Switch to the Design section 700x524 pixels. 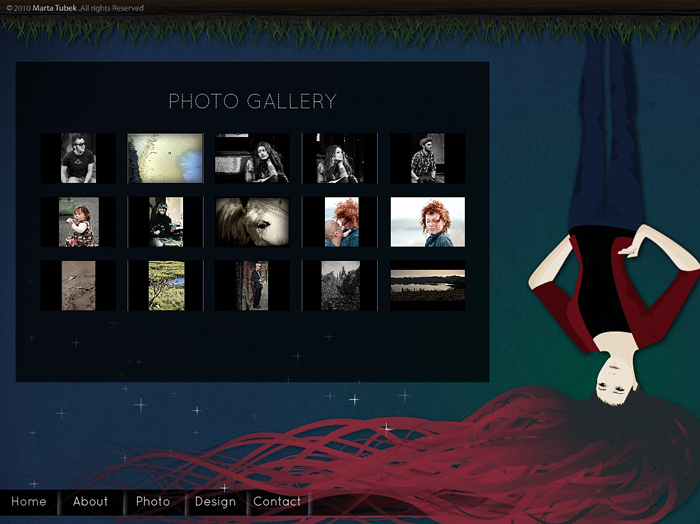tap(215, 502)
